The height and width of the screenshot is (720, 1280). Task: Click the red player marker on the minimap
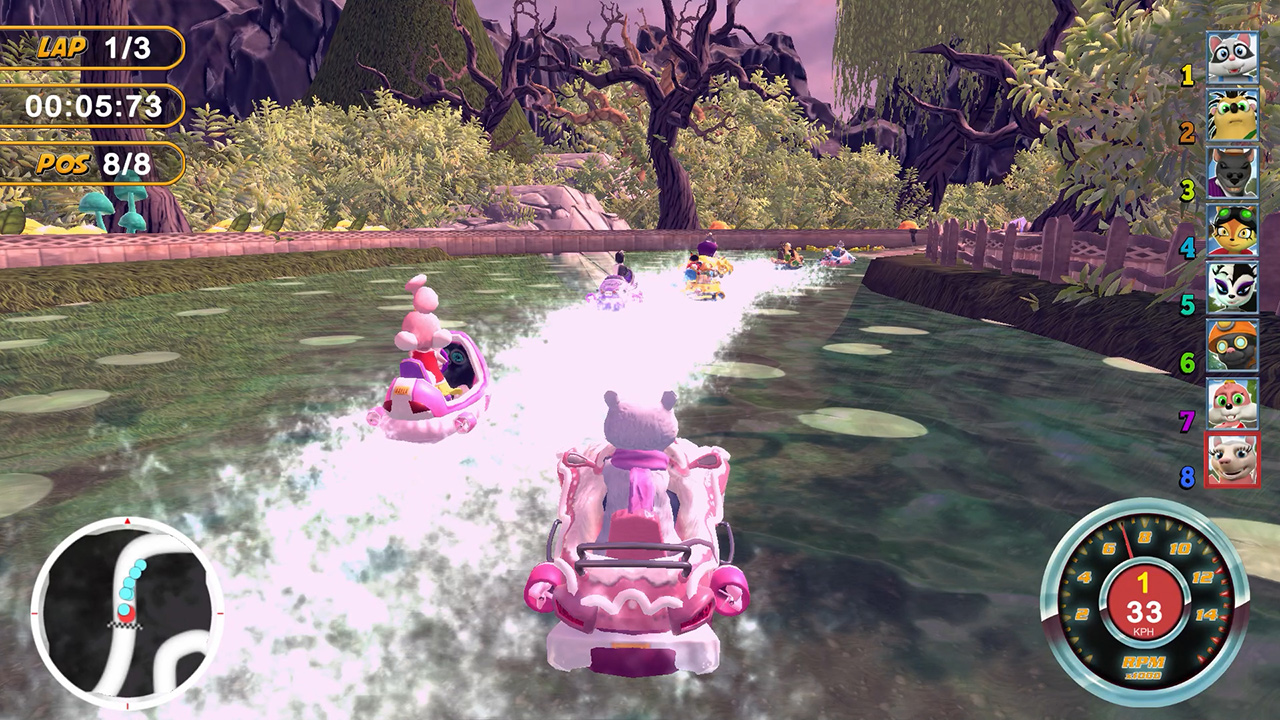pos(127,615)
